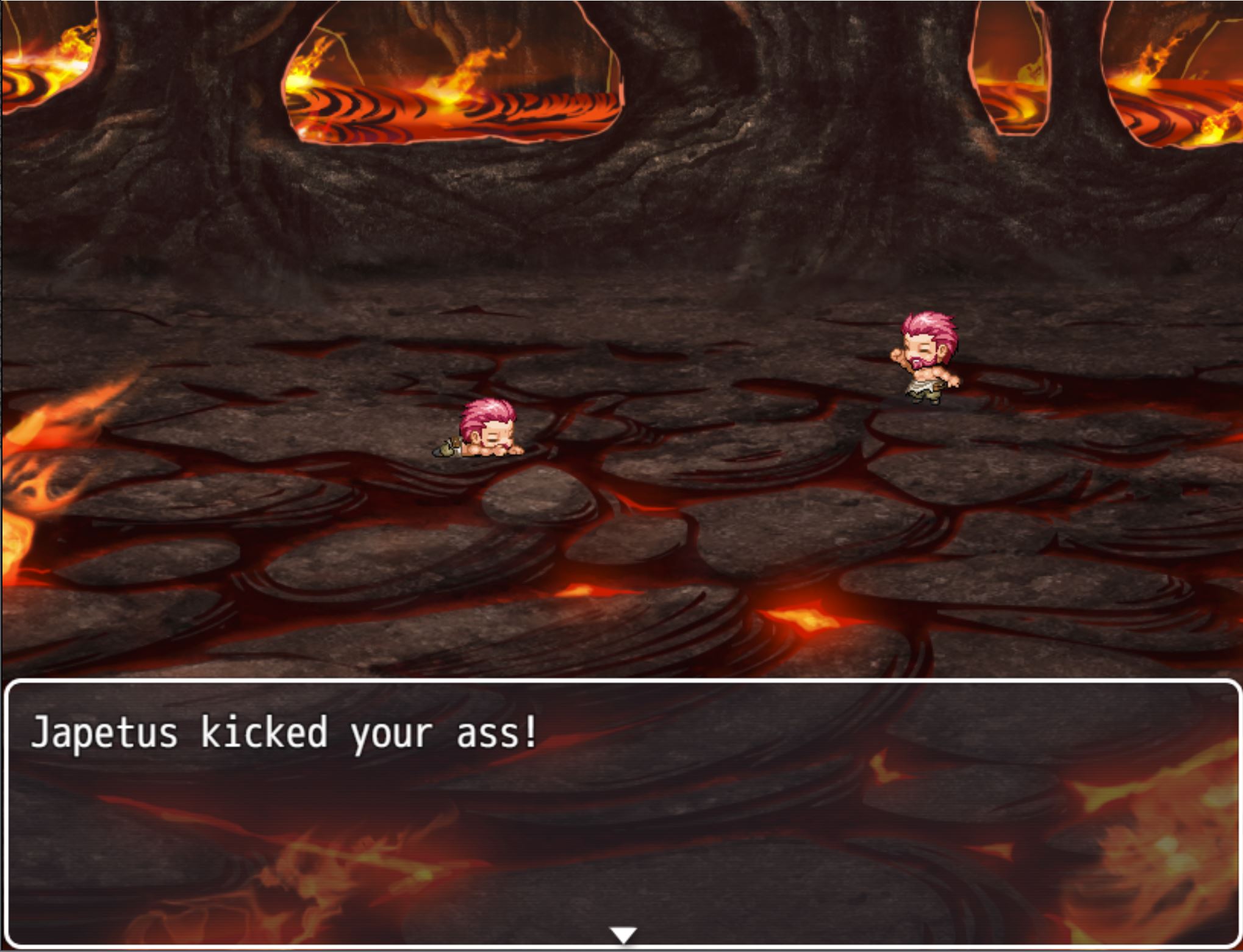Advance the "Japetus kicked your ass!" message
Image resolution: width=1243 pixels, height=952 pixels.
pyautogui.click(x=622, y=811)
